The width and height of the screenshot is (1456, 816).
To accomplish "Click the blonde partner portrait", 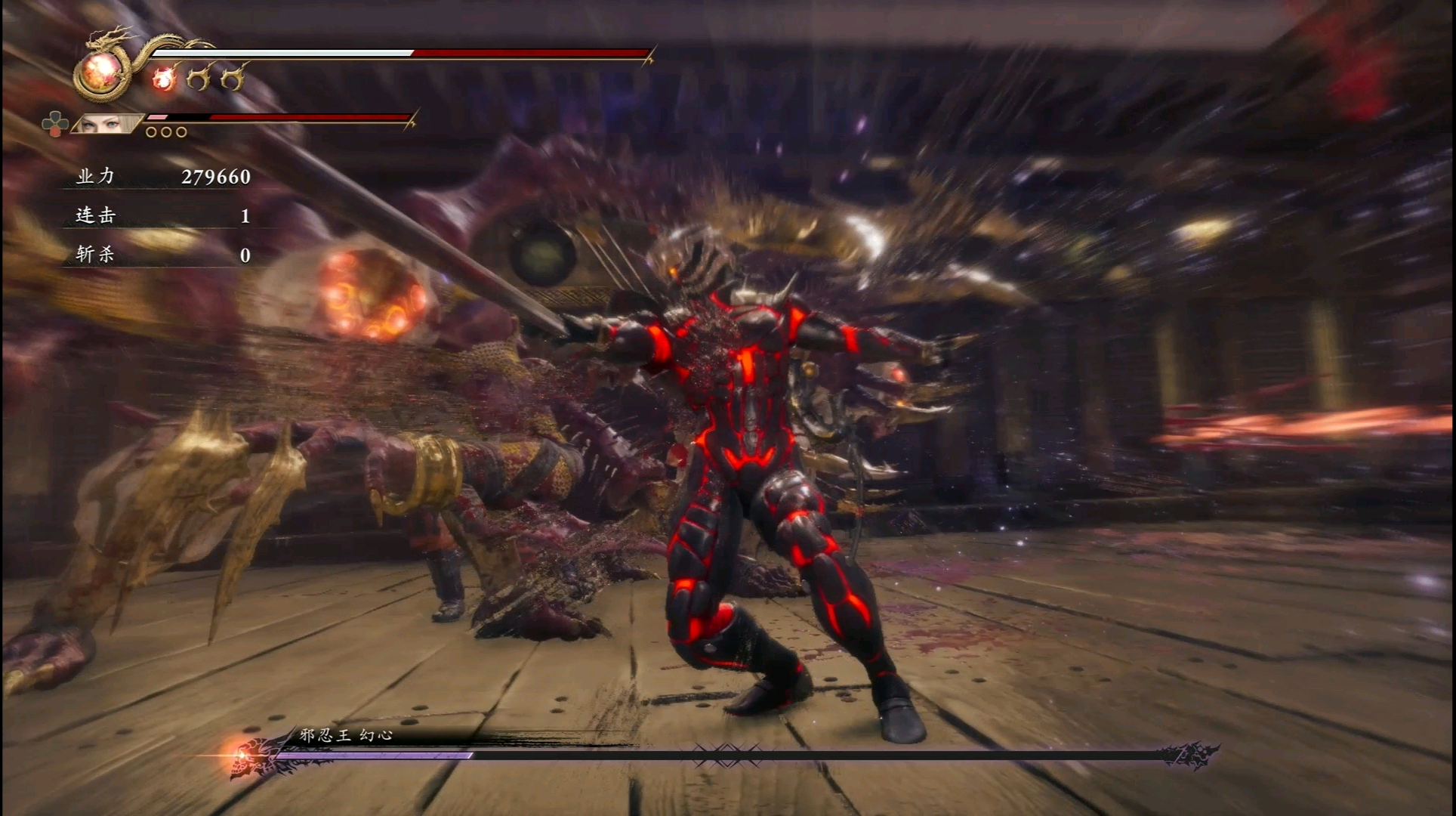I will pos(107,124).
